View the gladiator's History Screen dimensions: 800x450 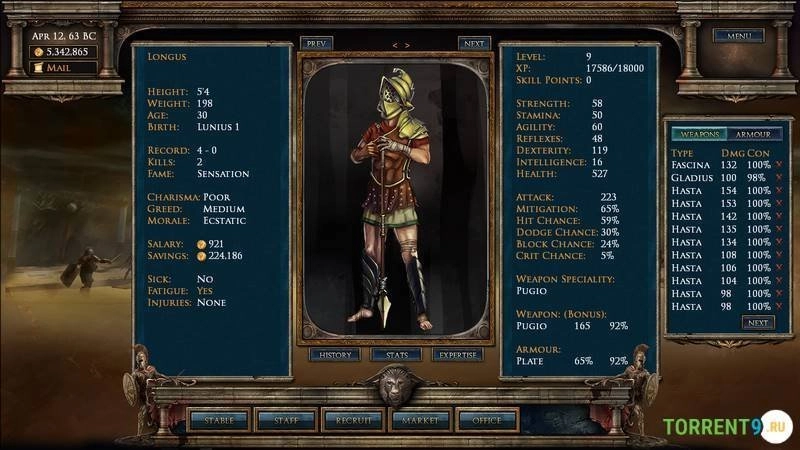335,355
